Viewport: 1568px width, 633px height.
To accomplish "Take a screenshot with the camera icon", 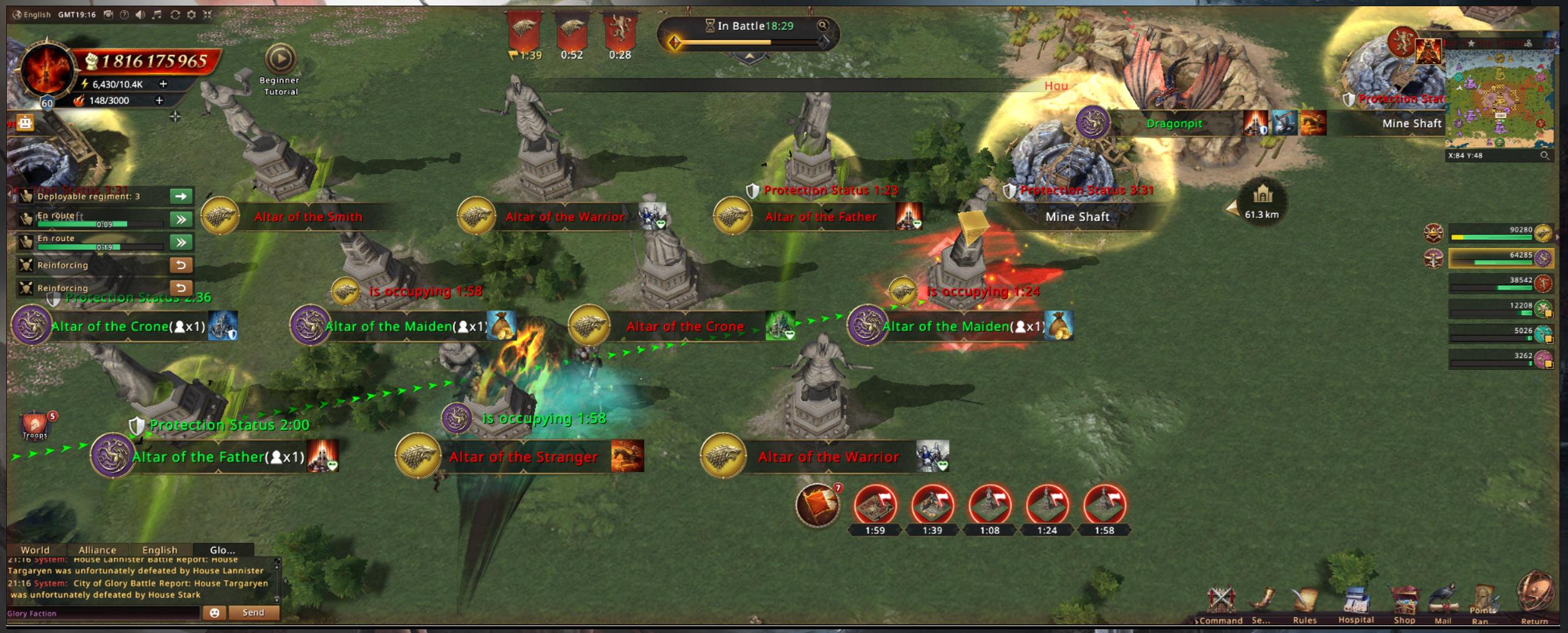I will click(108, 14).
